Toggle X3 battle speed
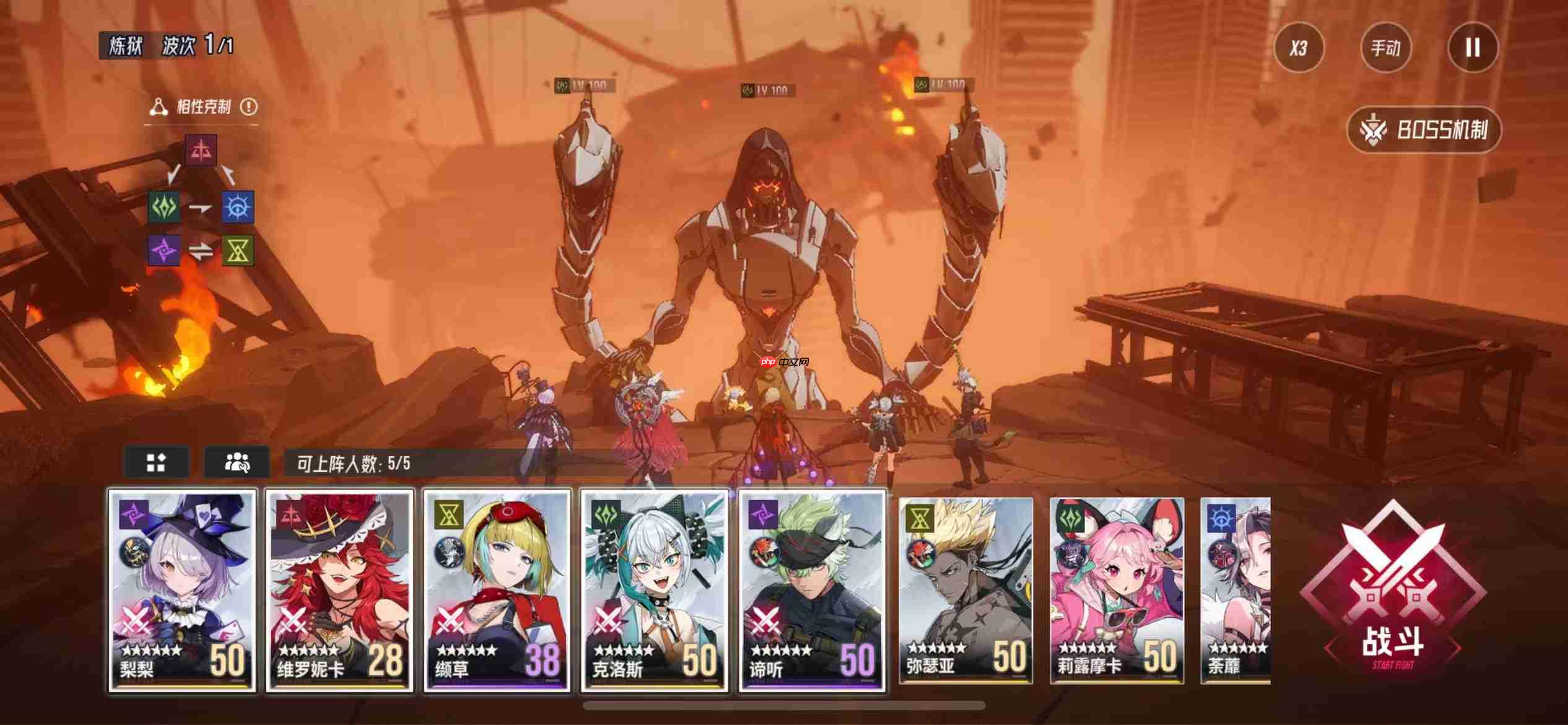Screen dimensions: 1568x725 tap(1299, 48)
